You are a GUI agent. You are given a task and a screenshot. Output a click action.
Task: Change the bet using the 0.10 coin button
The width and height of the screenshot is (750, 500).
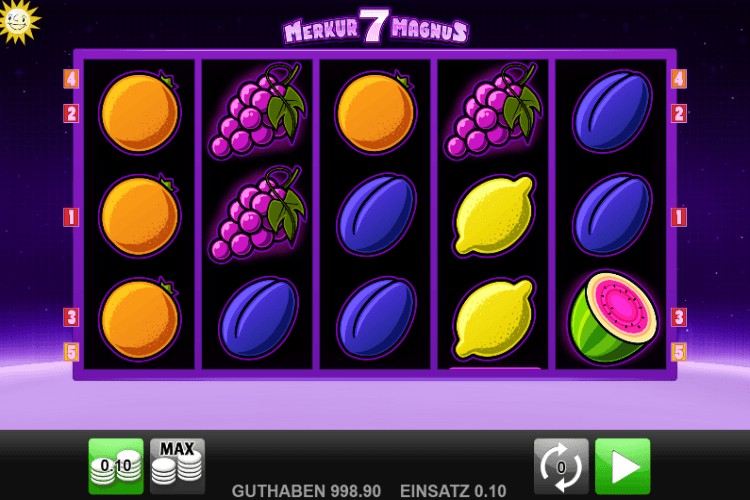(116, 466)
